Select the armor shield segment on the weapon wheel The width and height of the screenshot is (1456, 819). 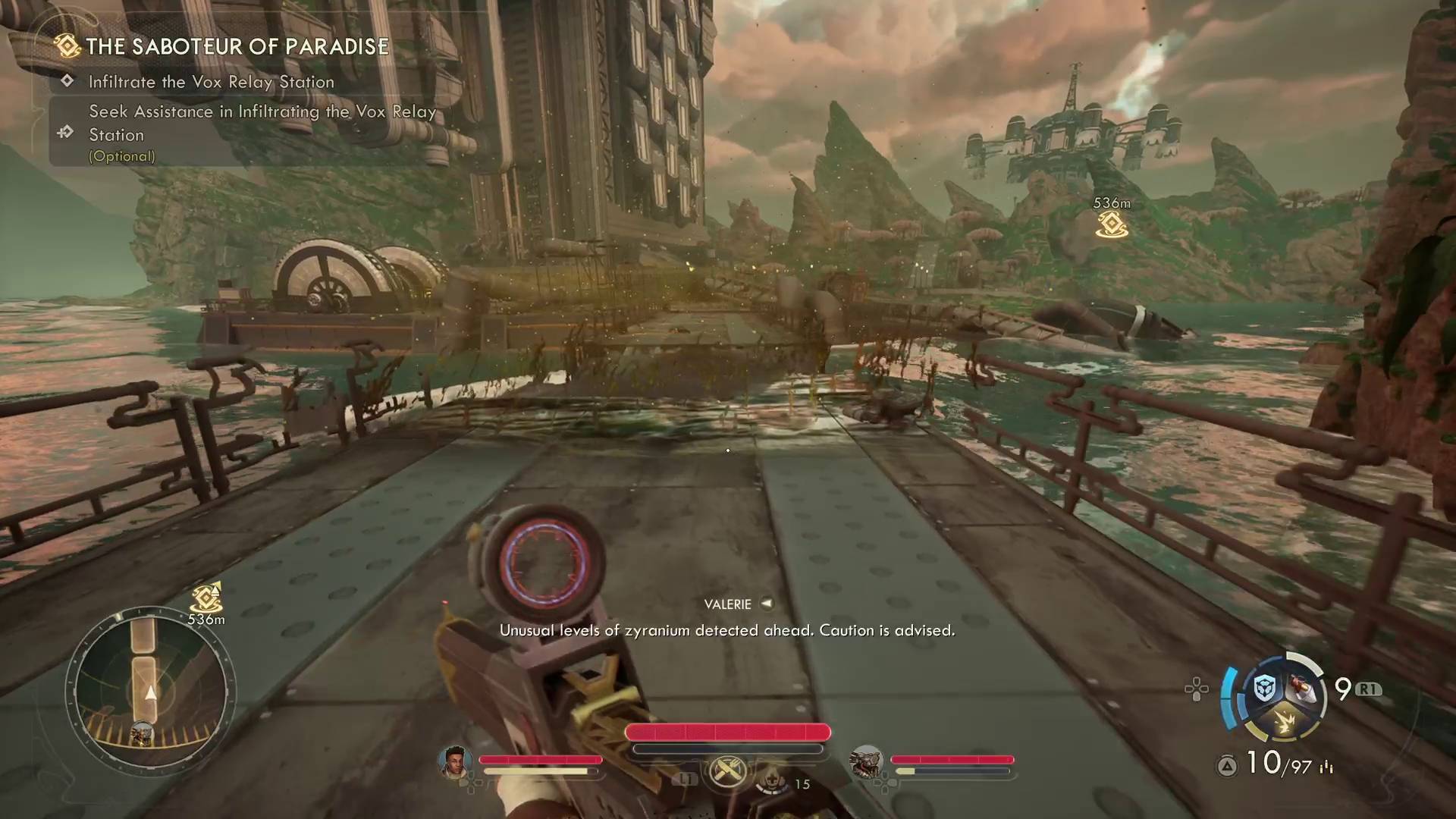click(x=1264, y=689)
